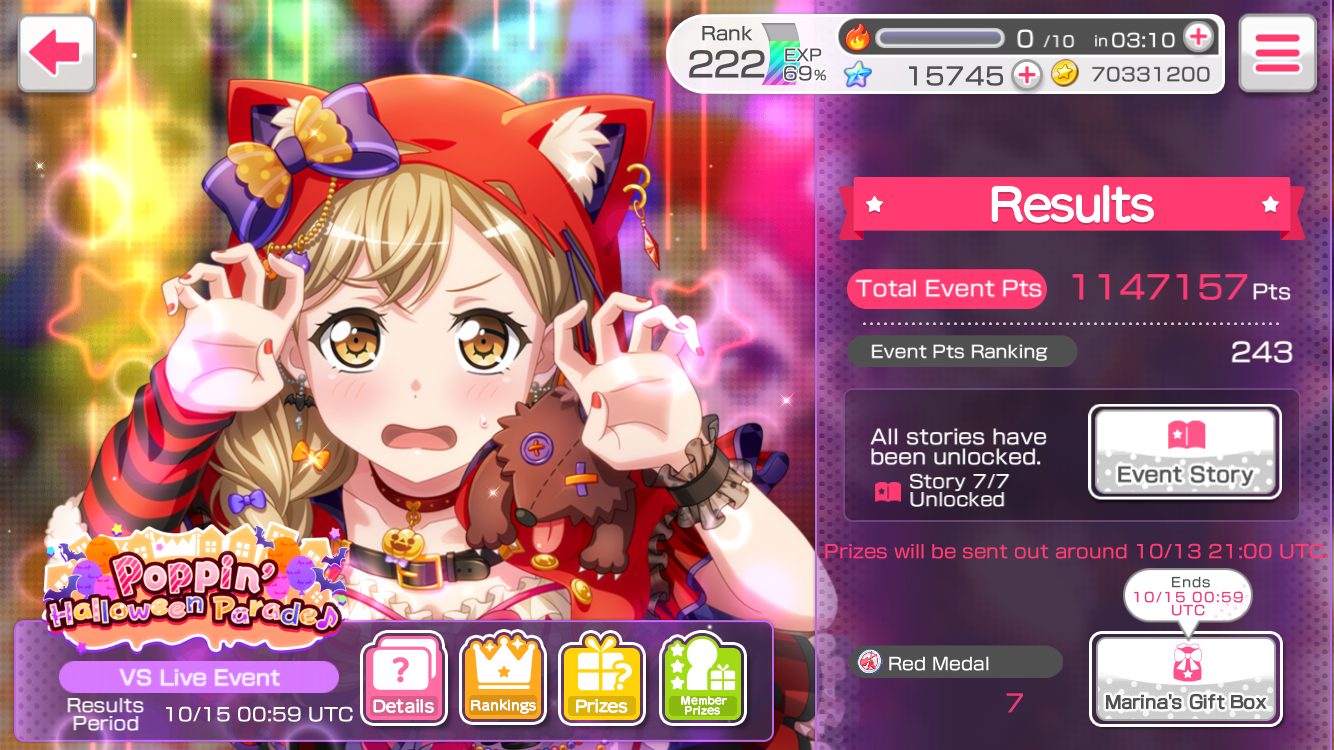View the event Rankings

click(x=502, y=678)
